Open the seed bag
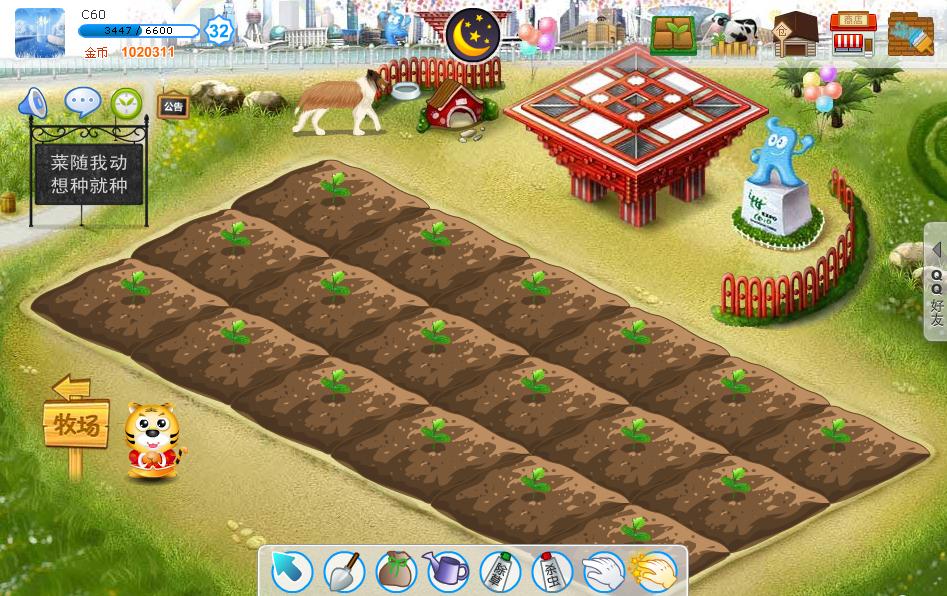 (396, 571)
